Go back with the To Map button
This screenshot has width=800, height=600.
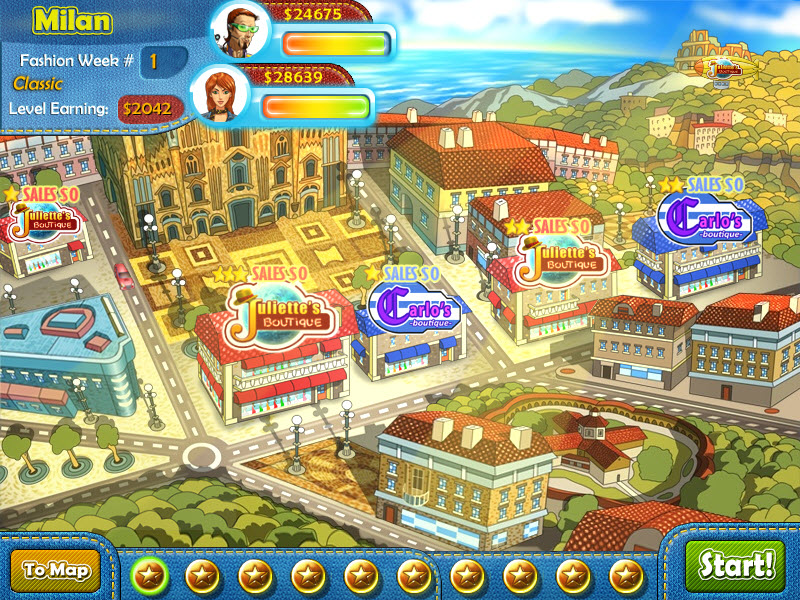pos(56,571)
